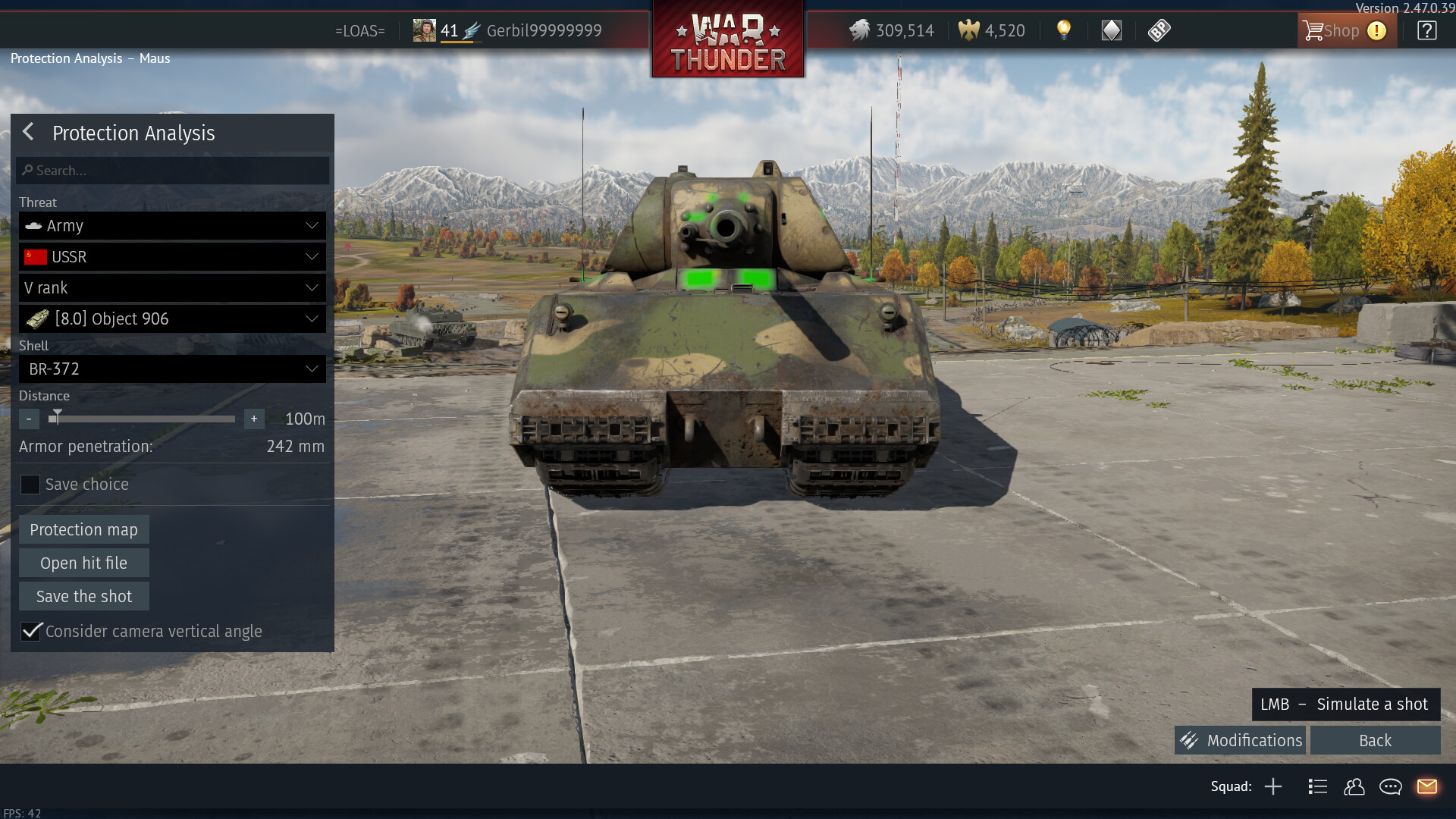Open the Modifications screen
This screenshot has width=1456, height=819.
(1240, 741)
